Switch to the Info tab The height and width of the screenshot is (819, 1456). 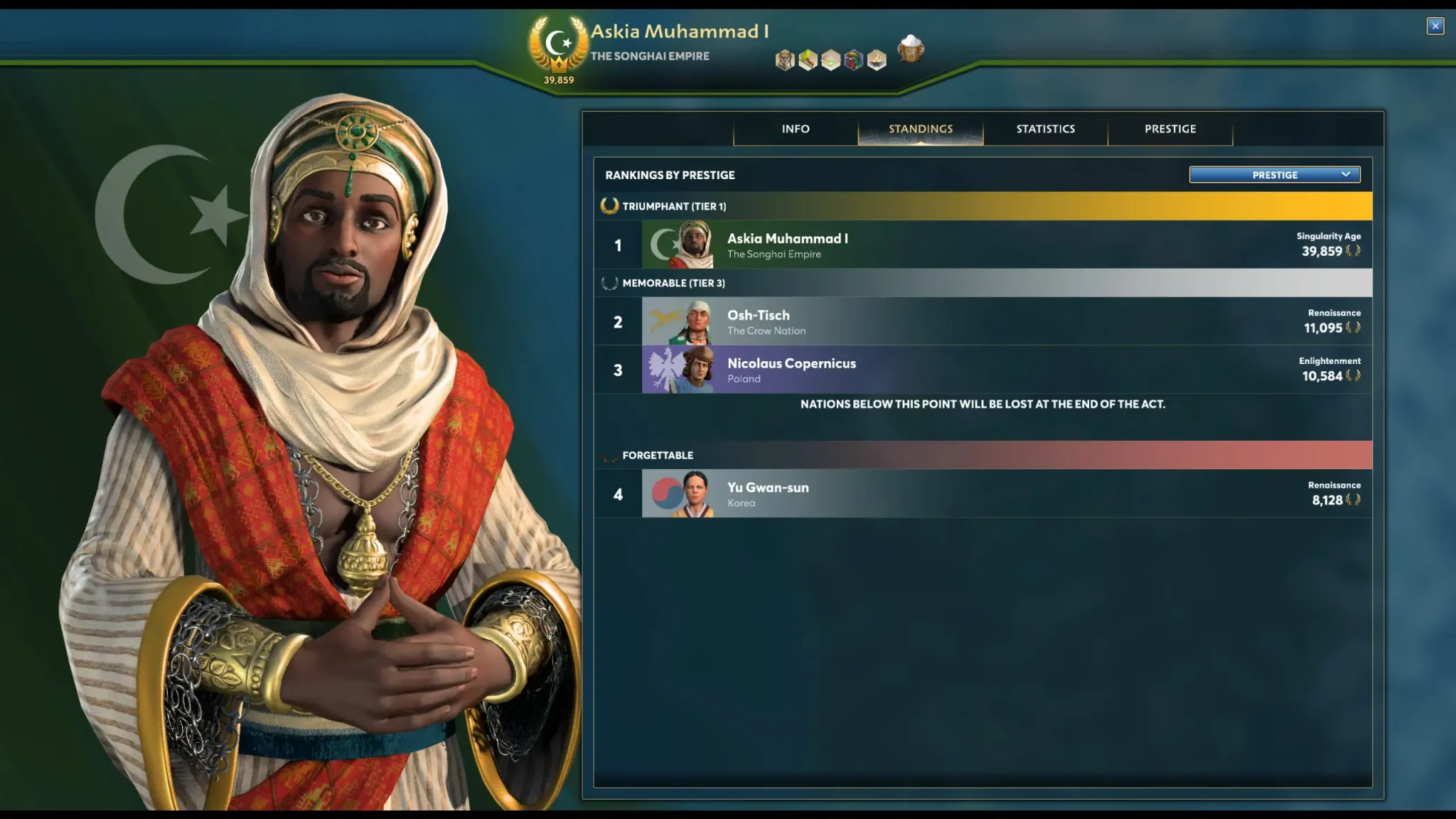(796, 129)
